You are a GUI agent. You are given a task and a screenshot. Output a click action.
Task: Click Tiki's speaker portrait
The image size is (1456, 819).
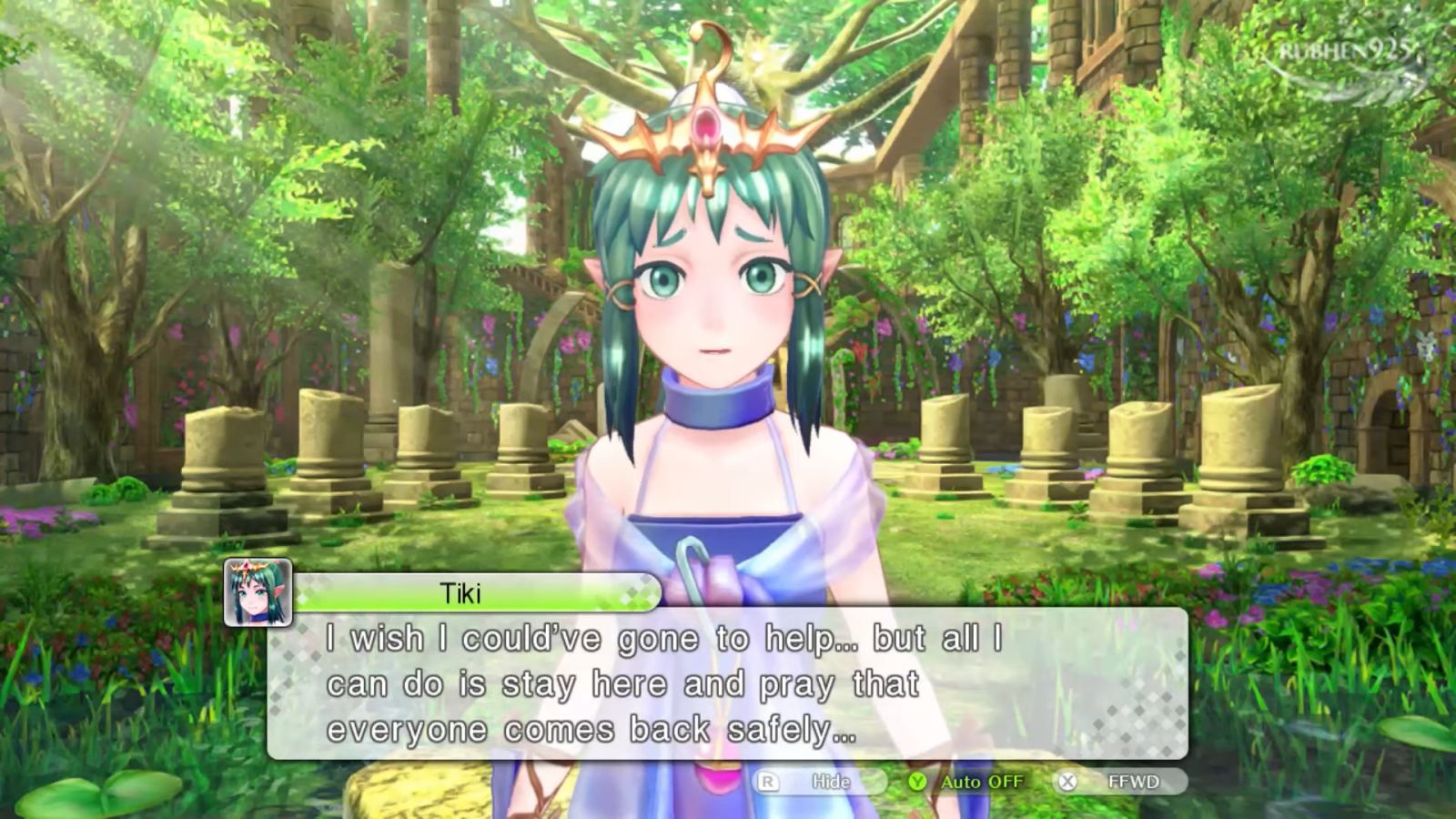pos(258,592)
